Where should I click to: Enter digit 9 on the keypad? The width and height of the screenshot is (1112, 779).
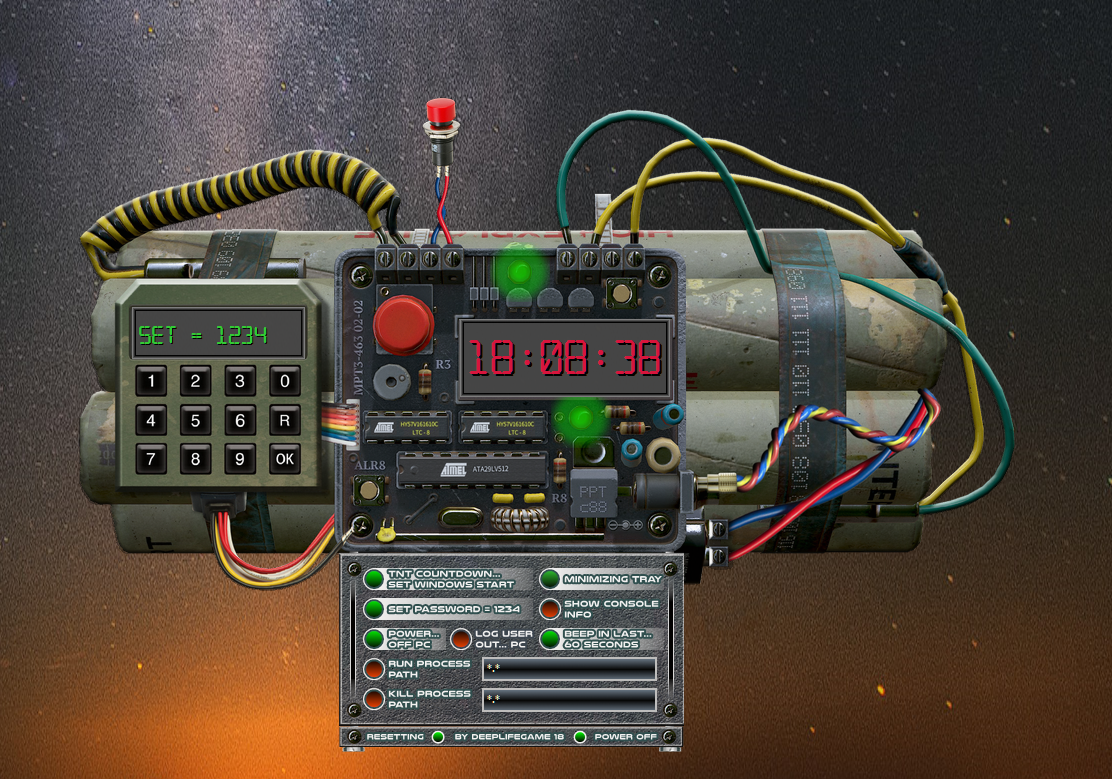(x=240, y=460)
